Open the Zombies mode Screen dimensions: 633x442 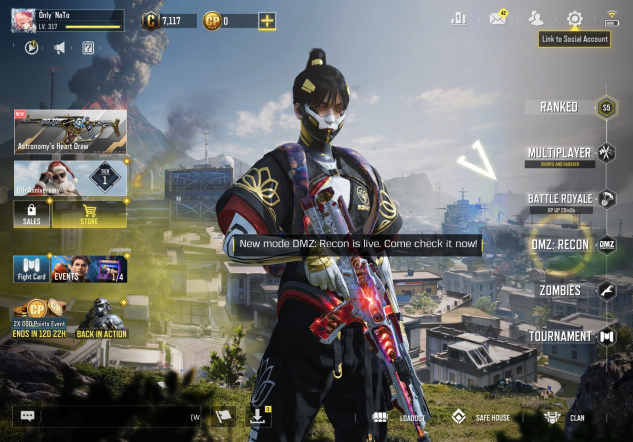pos(560,290)
